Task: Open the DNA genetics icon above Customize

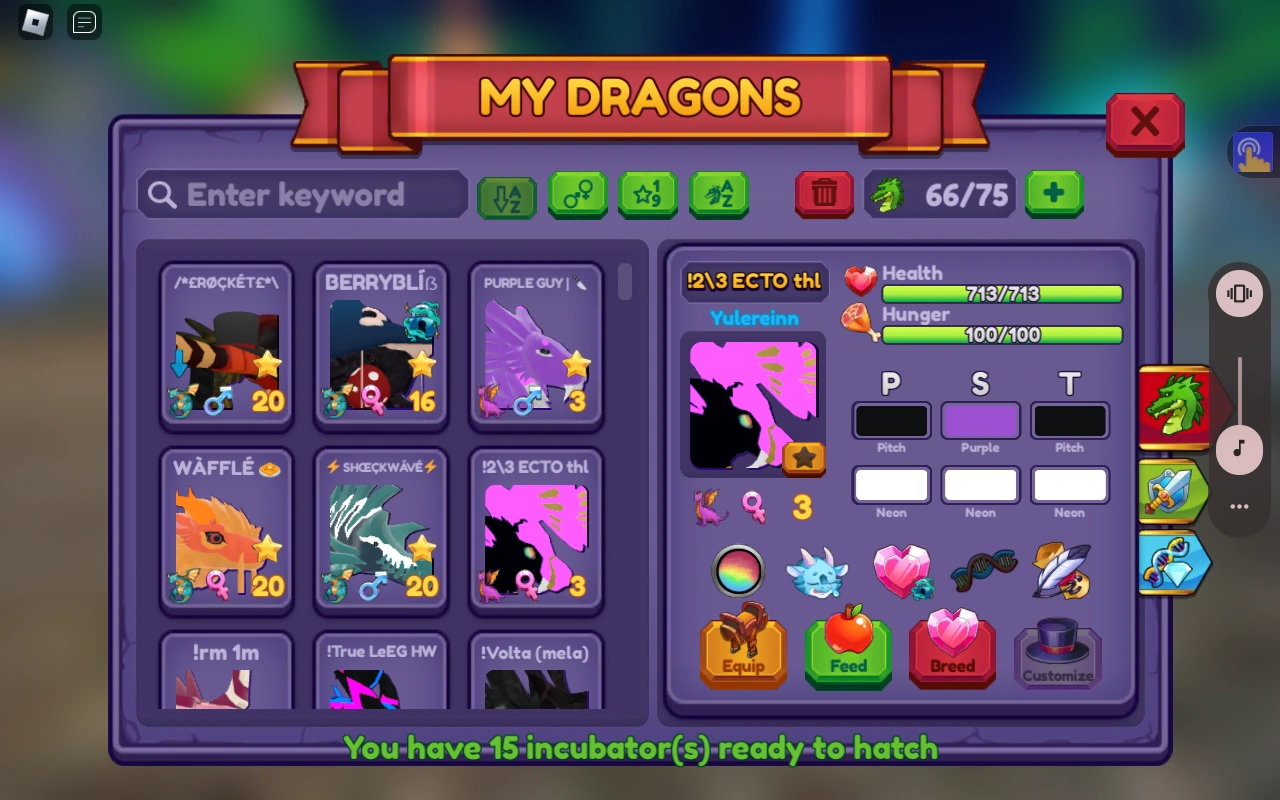Action: (x=982, y=572)
